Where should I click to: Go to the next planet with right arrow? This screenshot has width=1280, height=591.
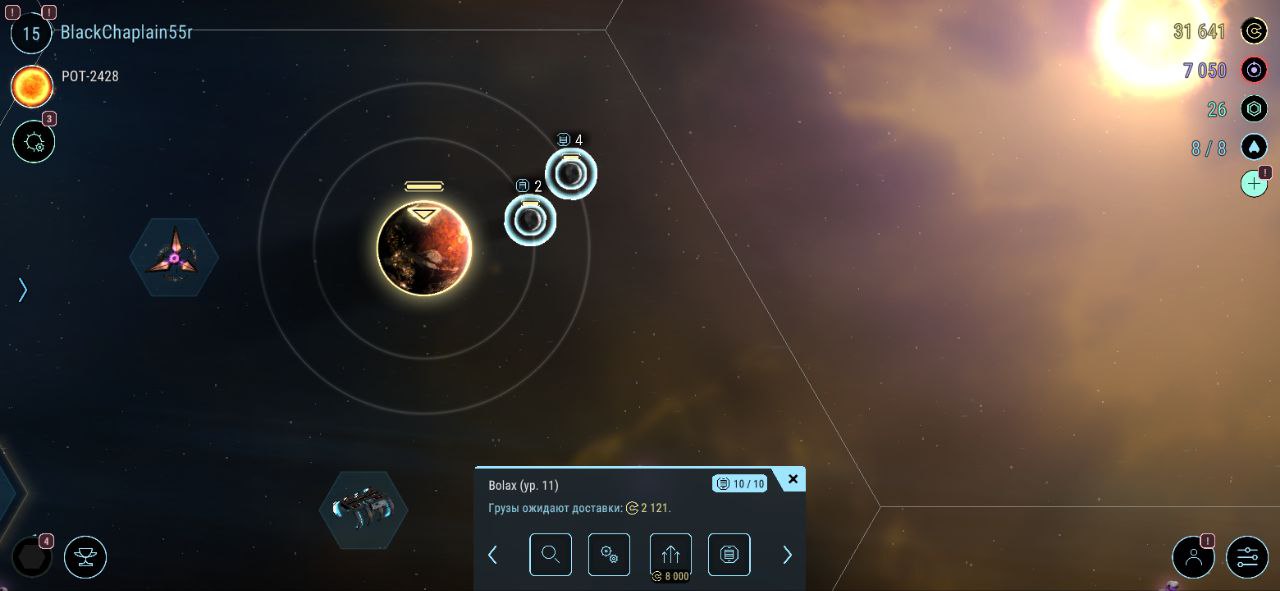[787, 555]
